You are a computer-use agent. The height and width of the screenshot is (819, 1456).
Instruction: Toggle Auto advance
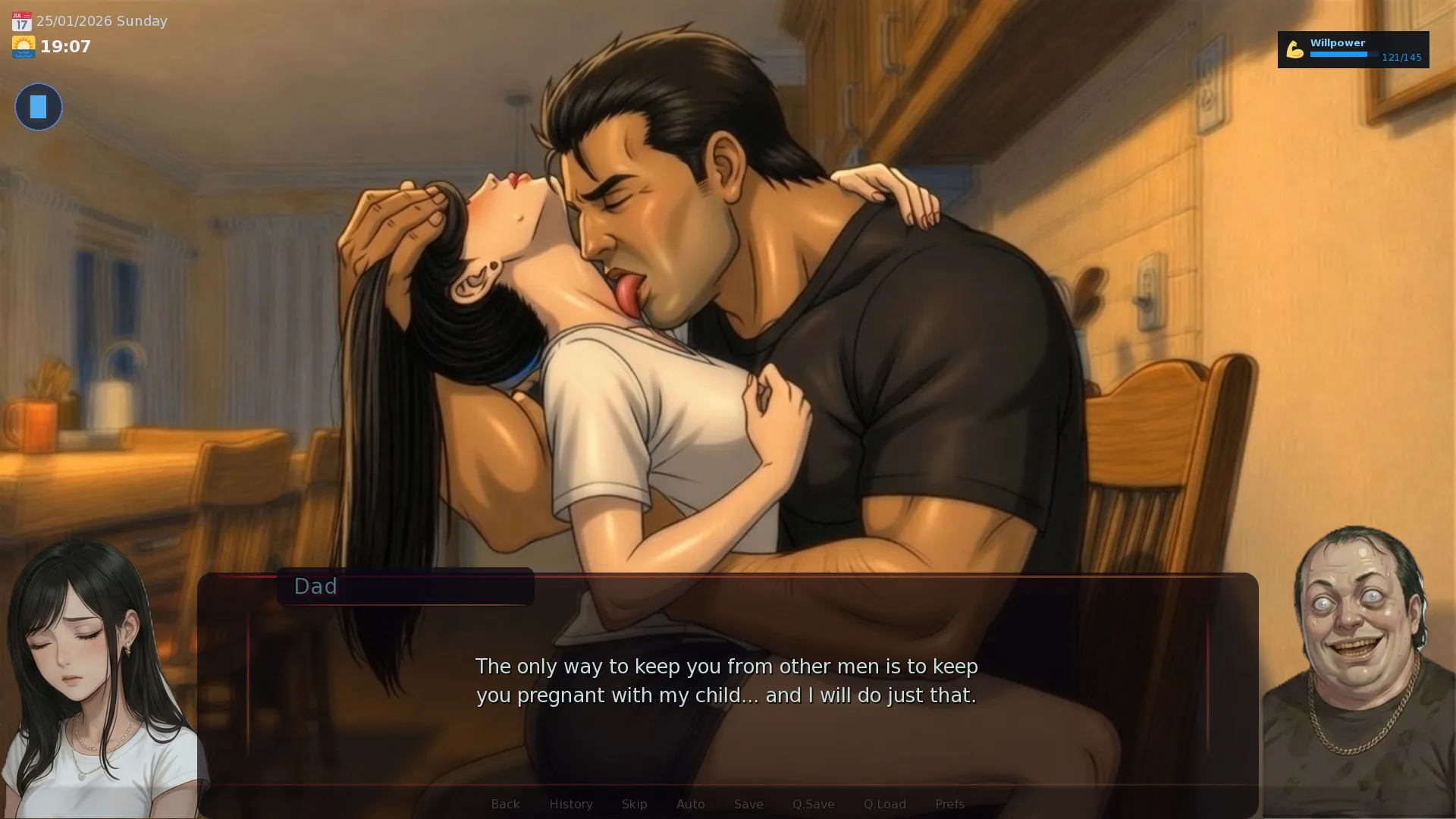tap(690, 804)
